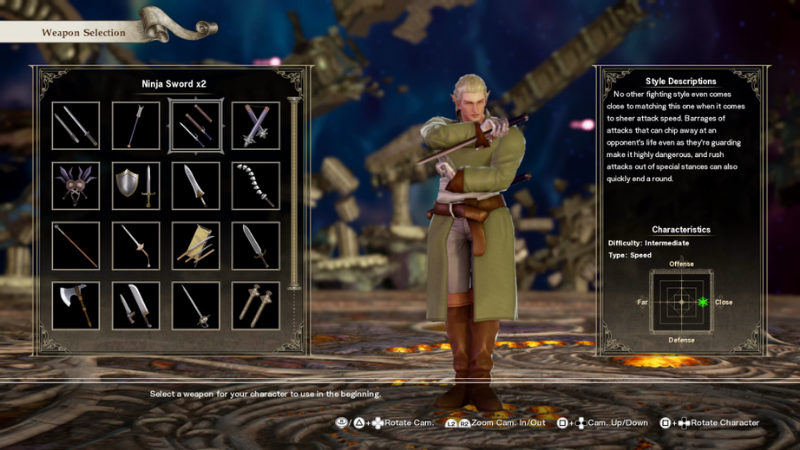Select the sword and shield weapon
The width and height of the screenshot is (800, 450).
pyautogui.click(x=136, y=186)
